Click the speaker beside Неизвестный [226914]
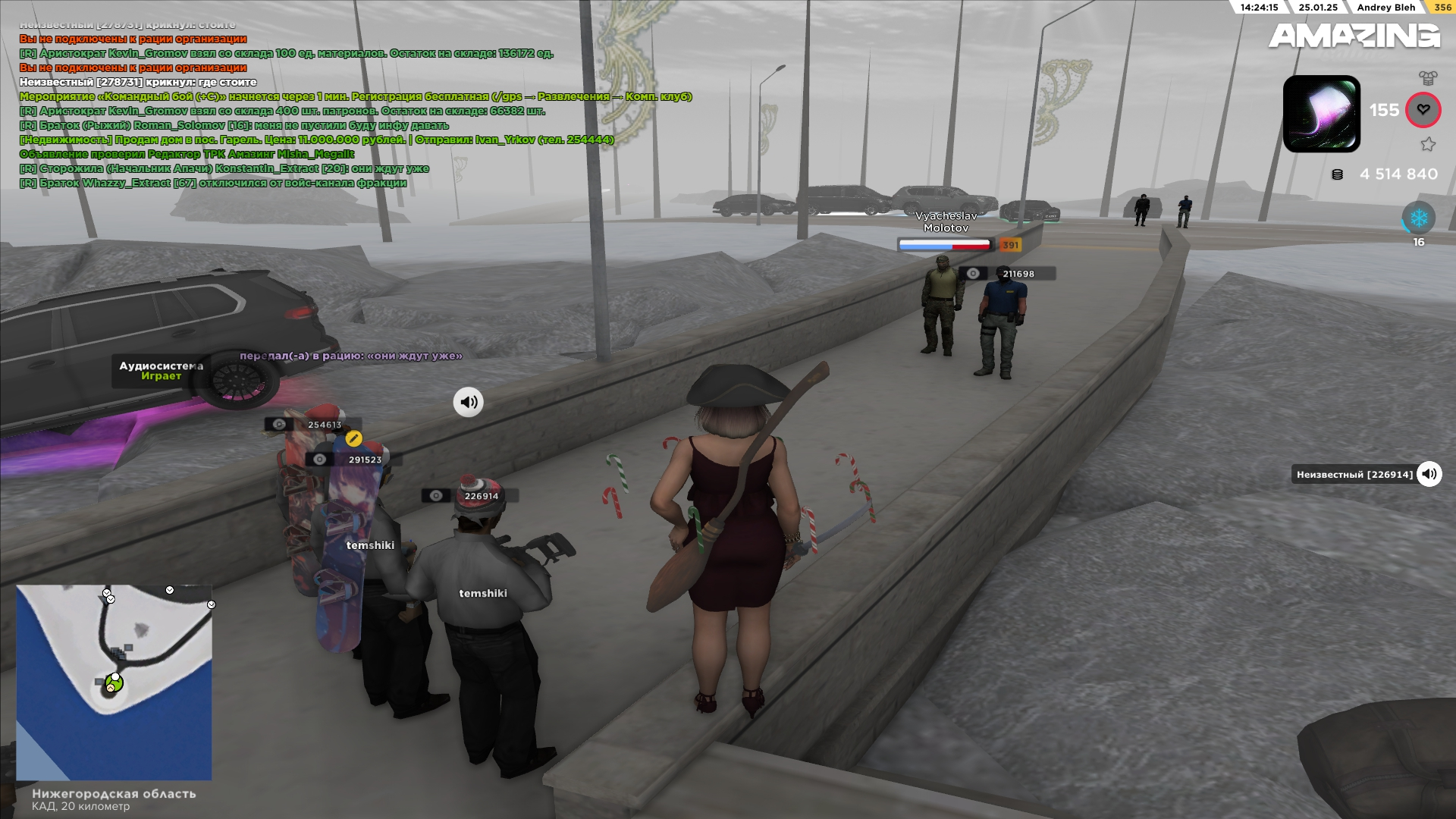 [x=1429, y=474]
